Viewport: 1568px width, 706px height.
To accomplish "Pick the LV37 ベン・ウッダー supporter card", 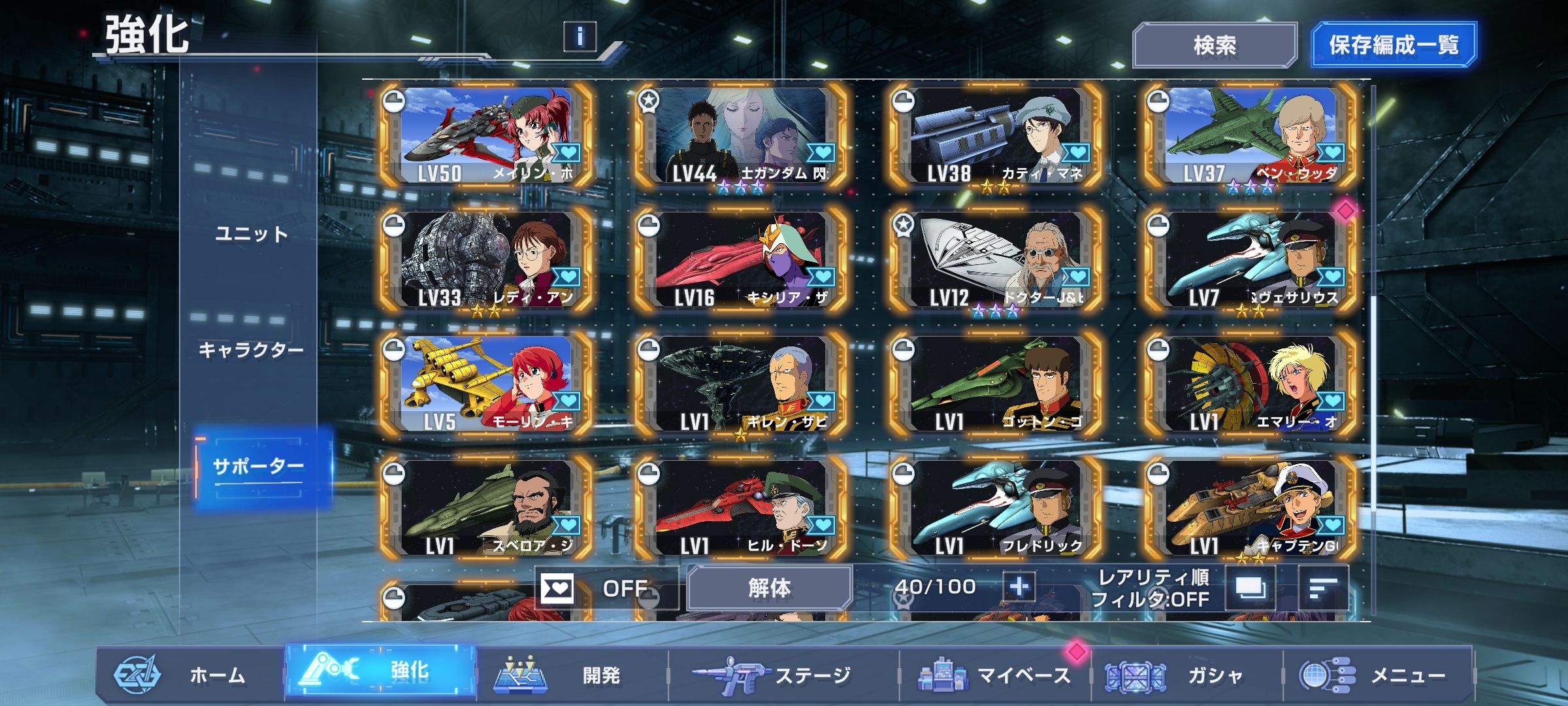I will click(1250, 136).
